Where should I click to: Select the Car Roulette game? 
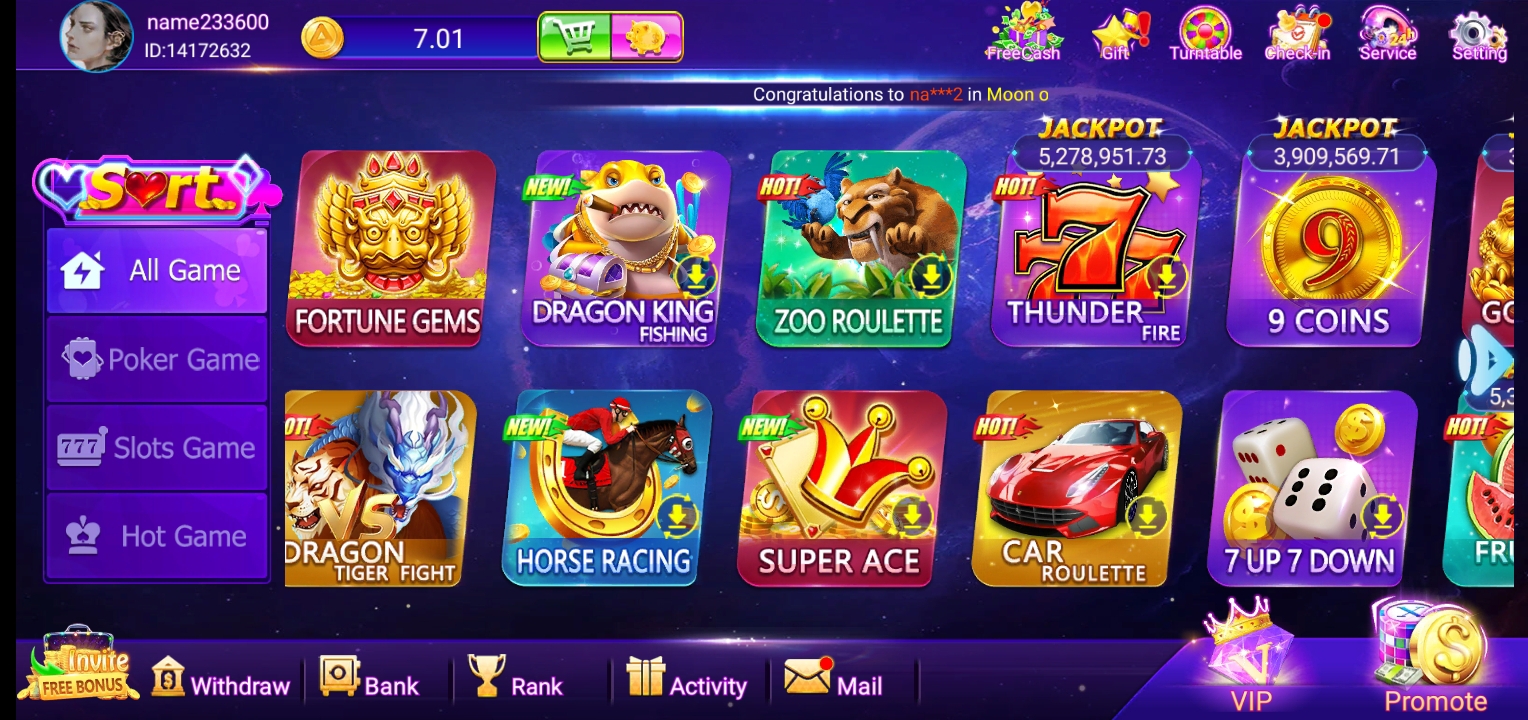1076,488
